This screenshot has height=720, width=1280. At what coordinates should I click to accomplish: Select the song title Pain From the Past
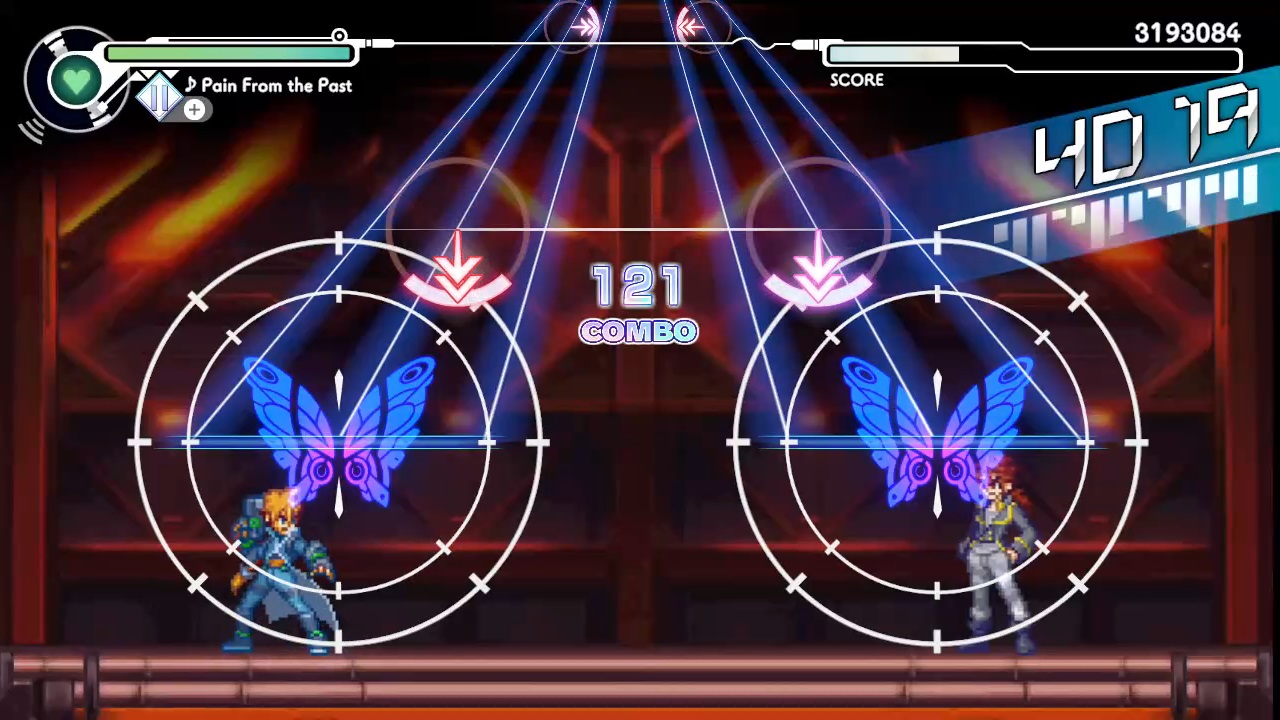coord(276,86)
